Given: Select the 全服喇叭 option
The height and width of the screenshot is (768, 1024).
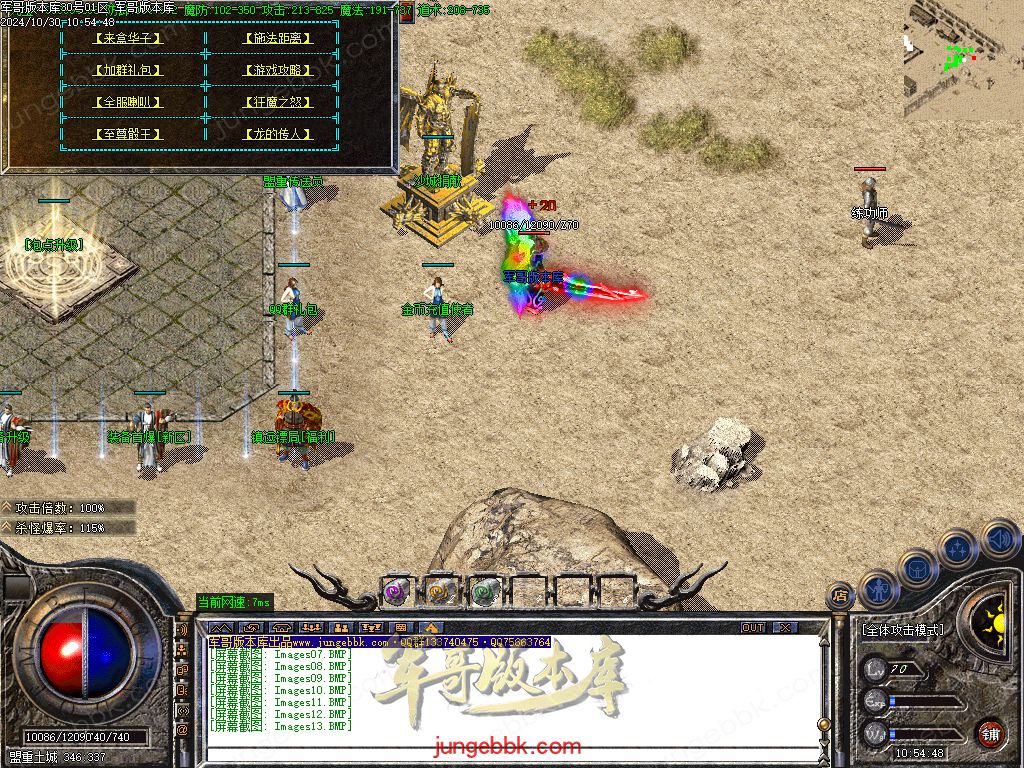Looking at the screenshot, I should click(x=126, y=102).
